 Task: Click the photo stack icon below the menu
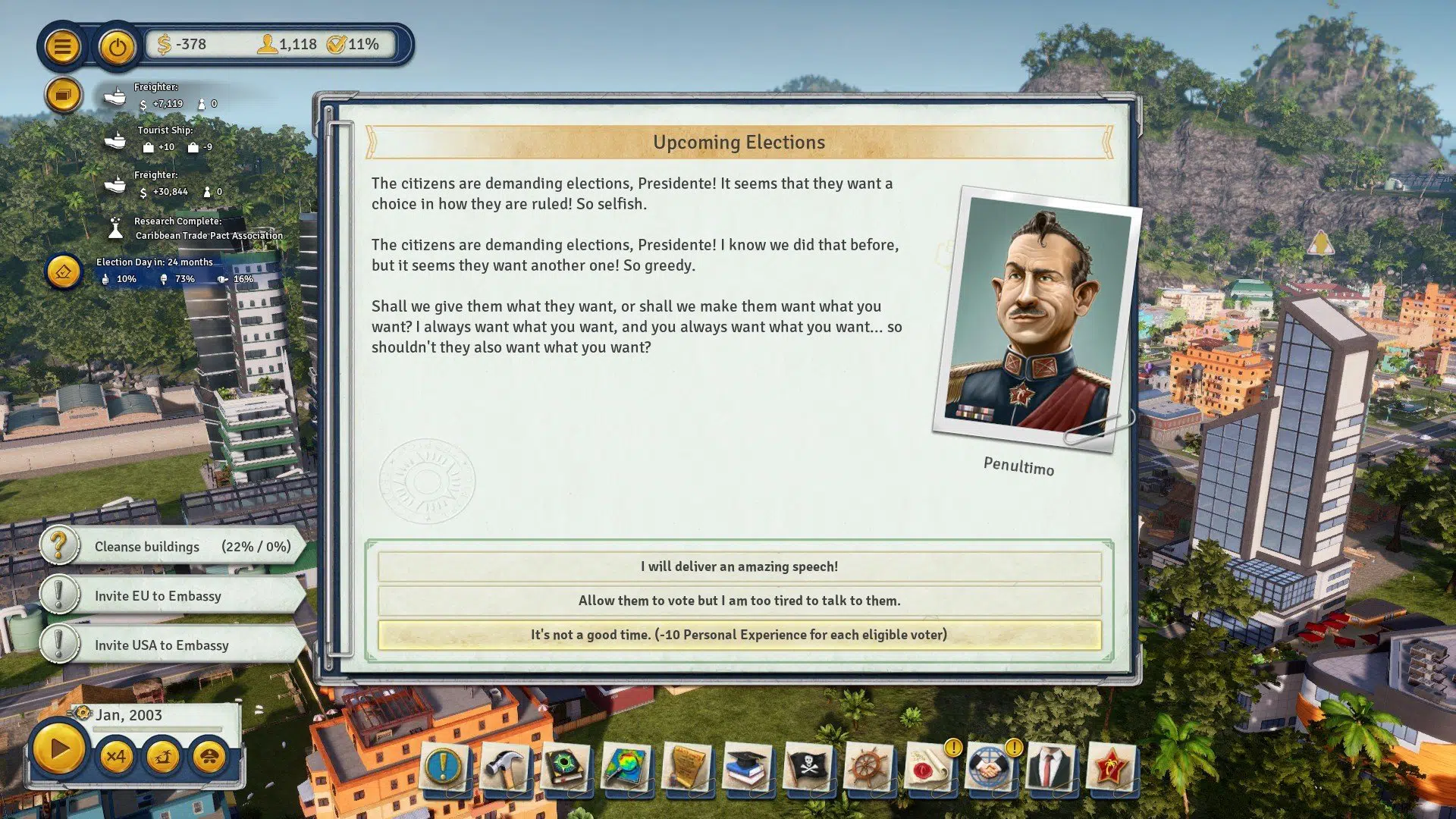pyautogui.click(x=64, y=95)
